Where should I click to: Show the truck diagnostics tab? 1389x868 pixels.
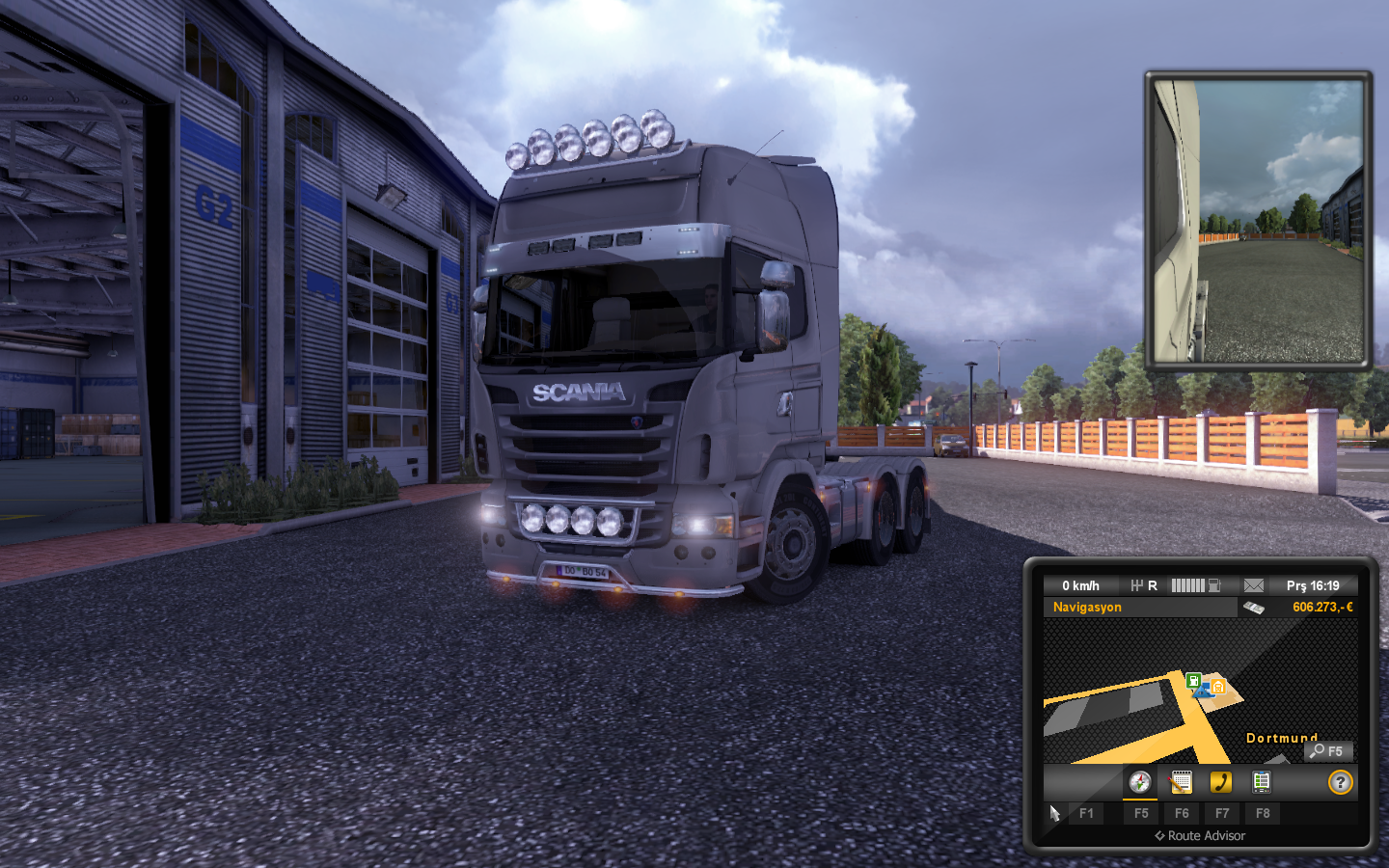1262,782
